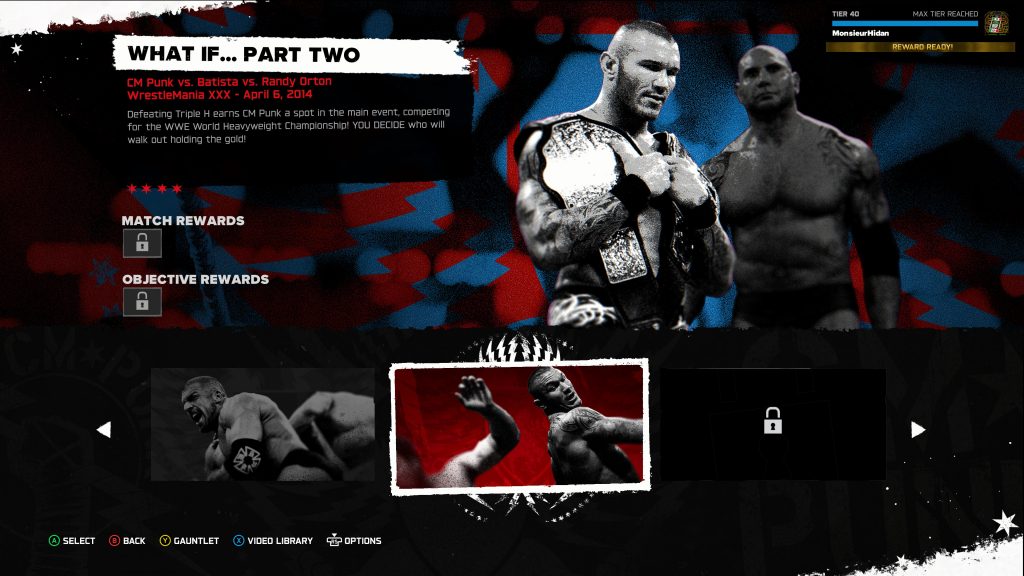The width and height of the screenshot is (1024, 576).
Task: Open the locked Objective Rewards box
Action: (142, 301)
